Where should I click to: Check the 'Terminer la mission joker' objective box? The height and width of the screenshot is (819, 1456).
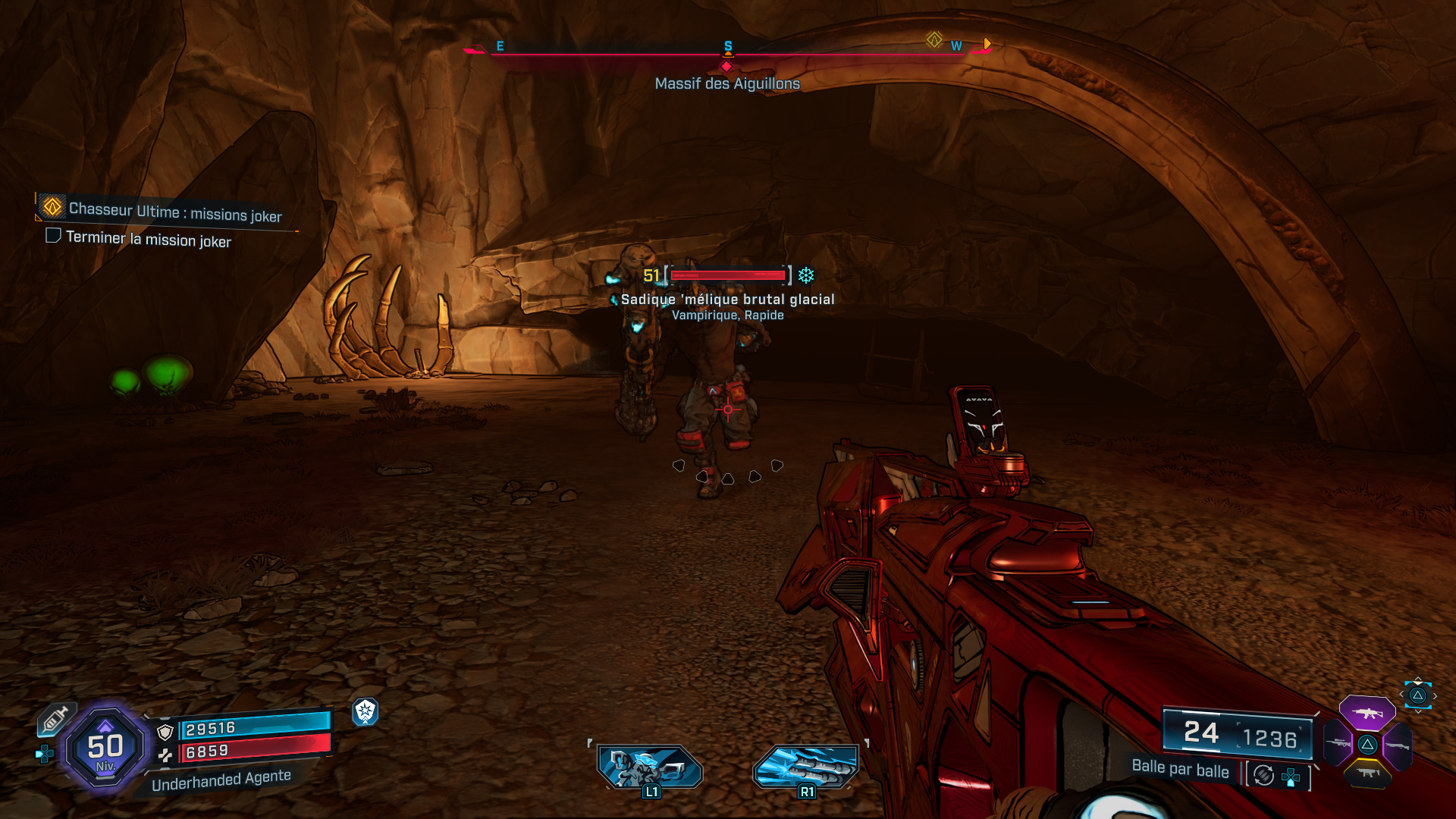click(x=53, y=237)
